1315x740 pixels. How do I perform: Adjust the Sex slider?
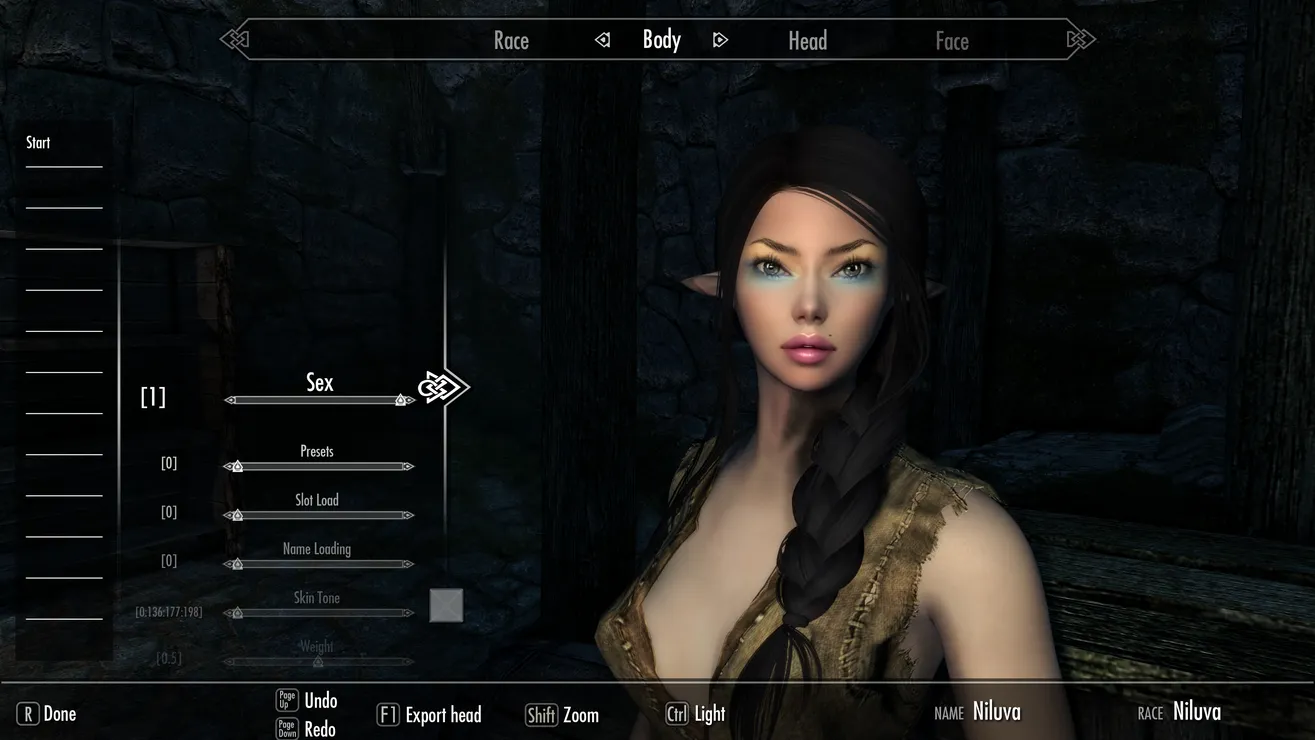(x=319, y=400)
